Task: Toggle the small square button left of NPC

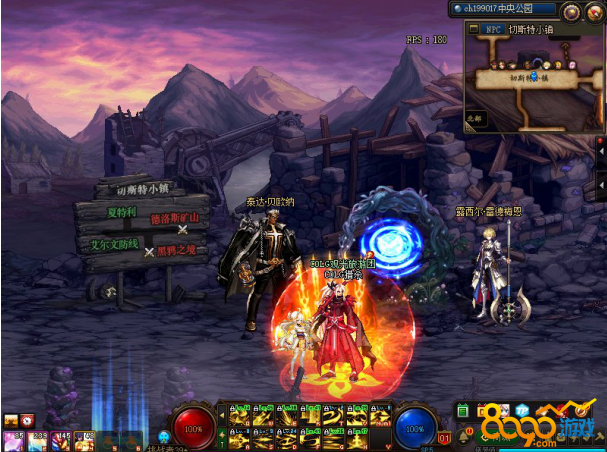Action: tap(473, 30)
